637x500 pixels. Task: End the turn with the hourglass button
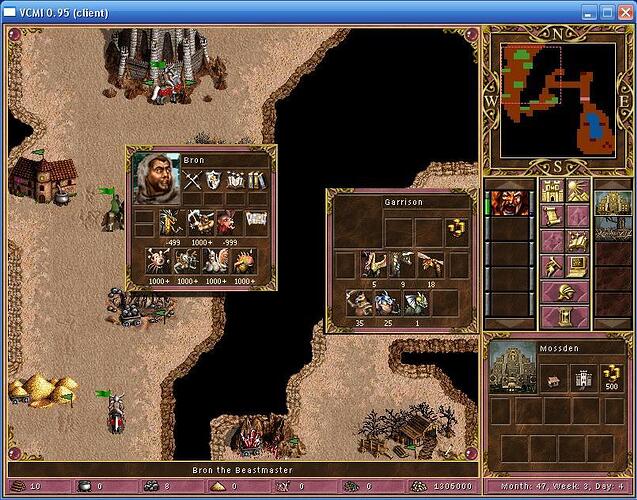pos(565,318)
